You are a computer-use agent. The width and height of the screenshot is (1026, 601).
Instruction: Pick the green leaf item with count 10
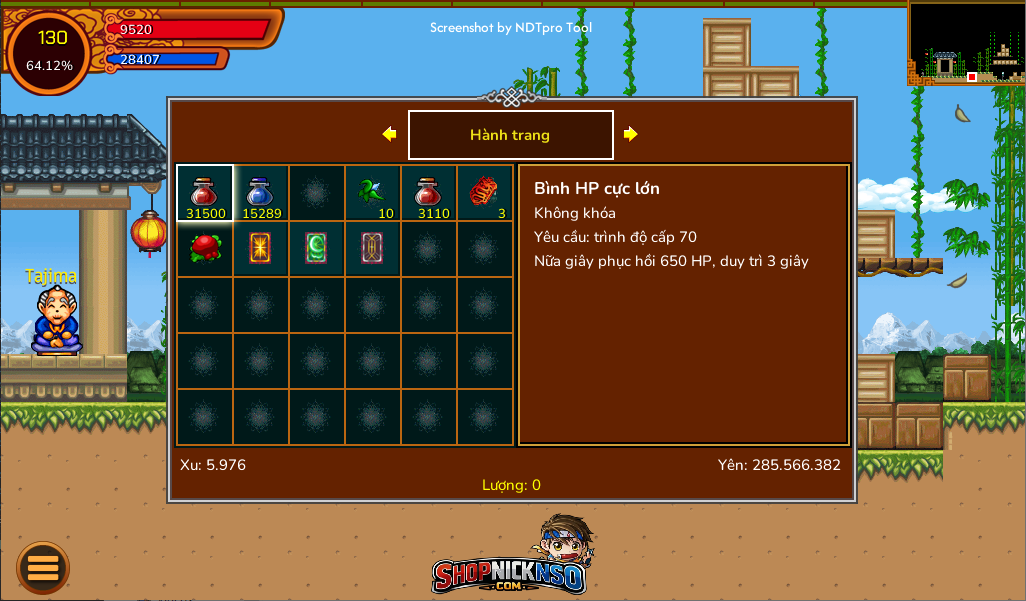[x=373, y=193]
